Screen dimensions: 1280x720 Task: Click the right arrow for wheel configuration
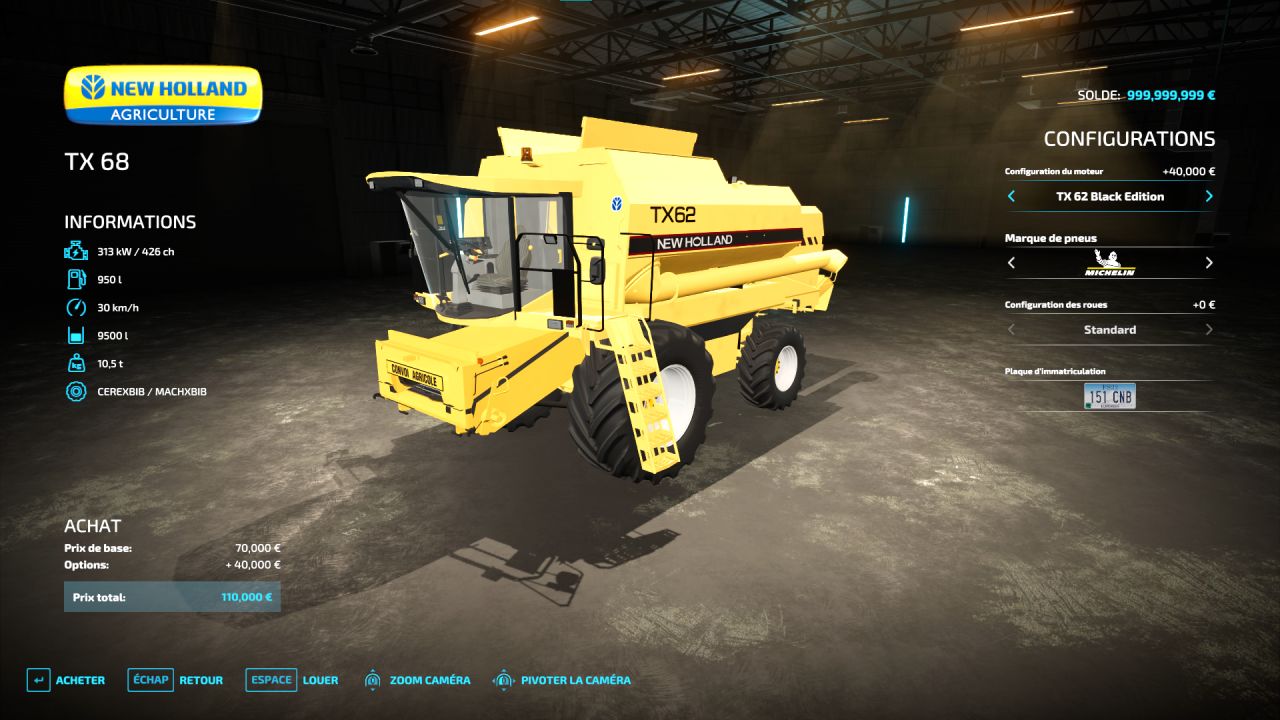pyautogui.click(x=1208, y=329)
